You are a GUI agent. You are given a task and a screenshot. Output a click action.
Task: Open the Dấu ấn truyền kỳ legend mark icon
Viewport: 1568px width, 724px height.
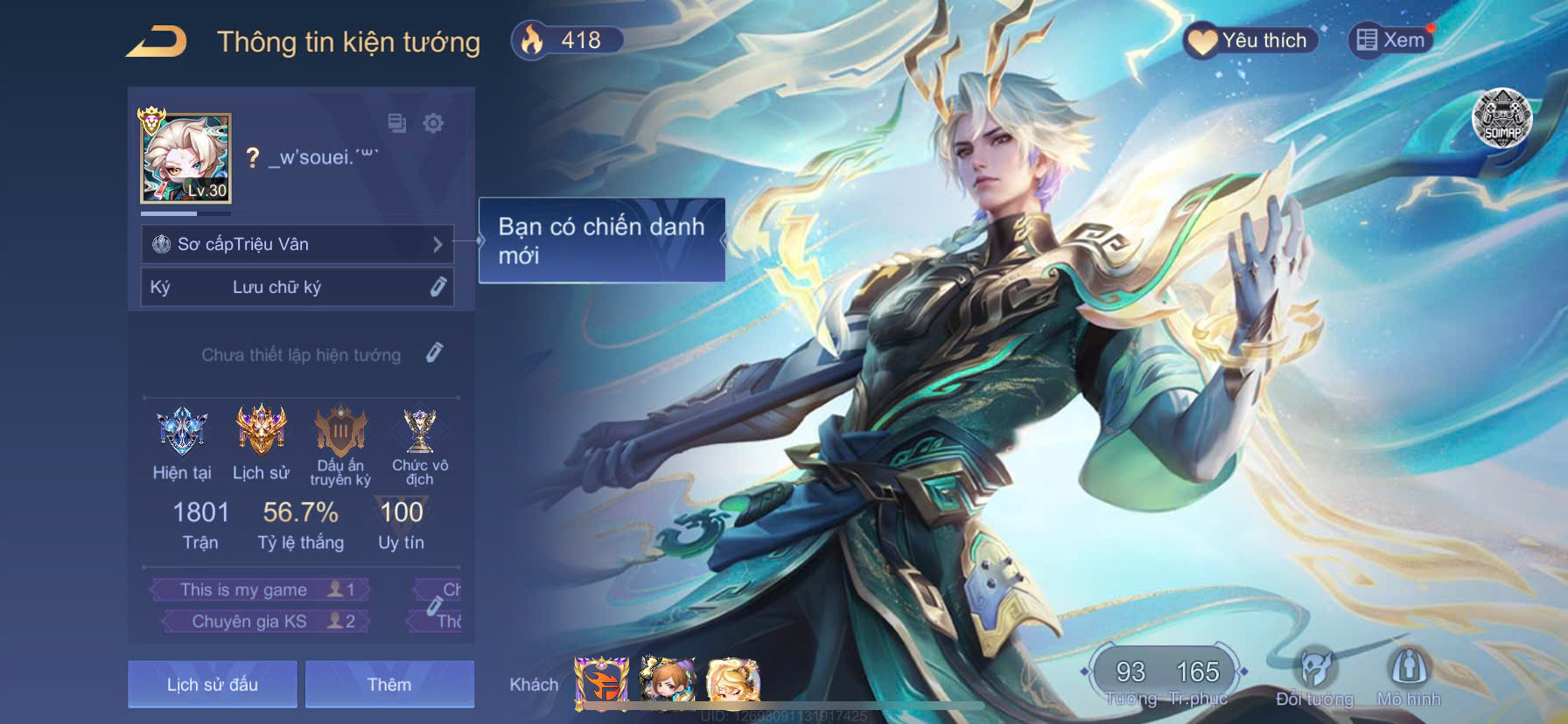coord(341,433)
